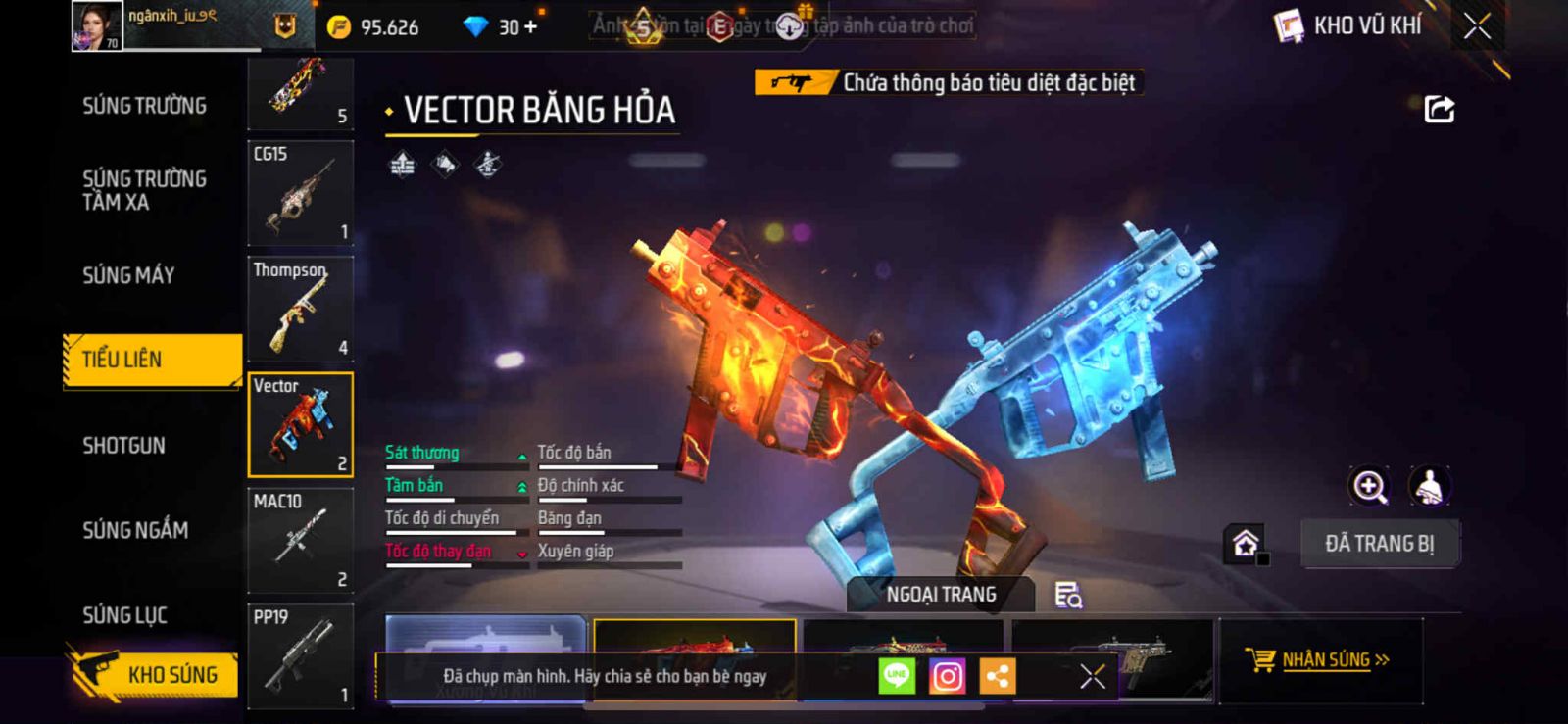Click the ĐÃ TRANG BỊ button
This screenshot has height=724, width=1568.
click(1379, 544)
